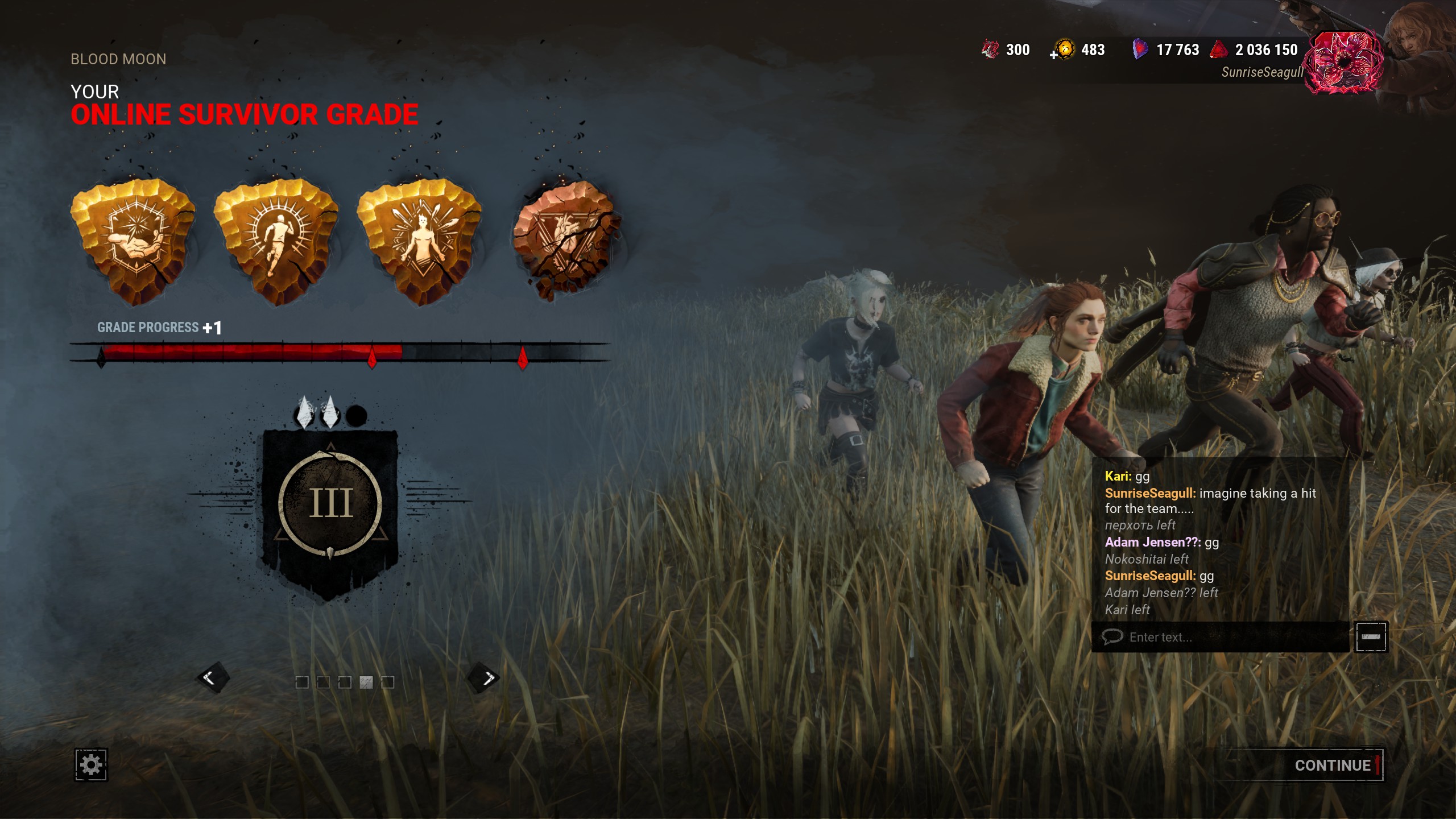The image size is (1456, 819).
Task: Open the gear settings menu
Action: pyautogui.click(x=91, y=765)
